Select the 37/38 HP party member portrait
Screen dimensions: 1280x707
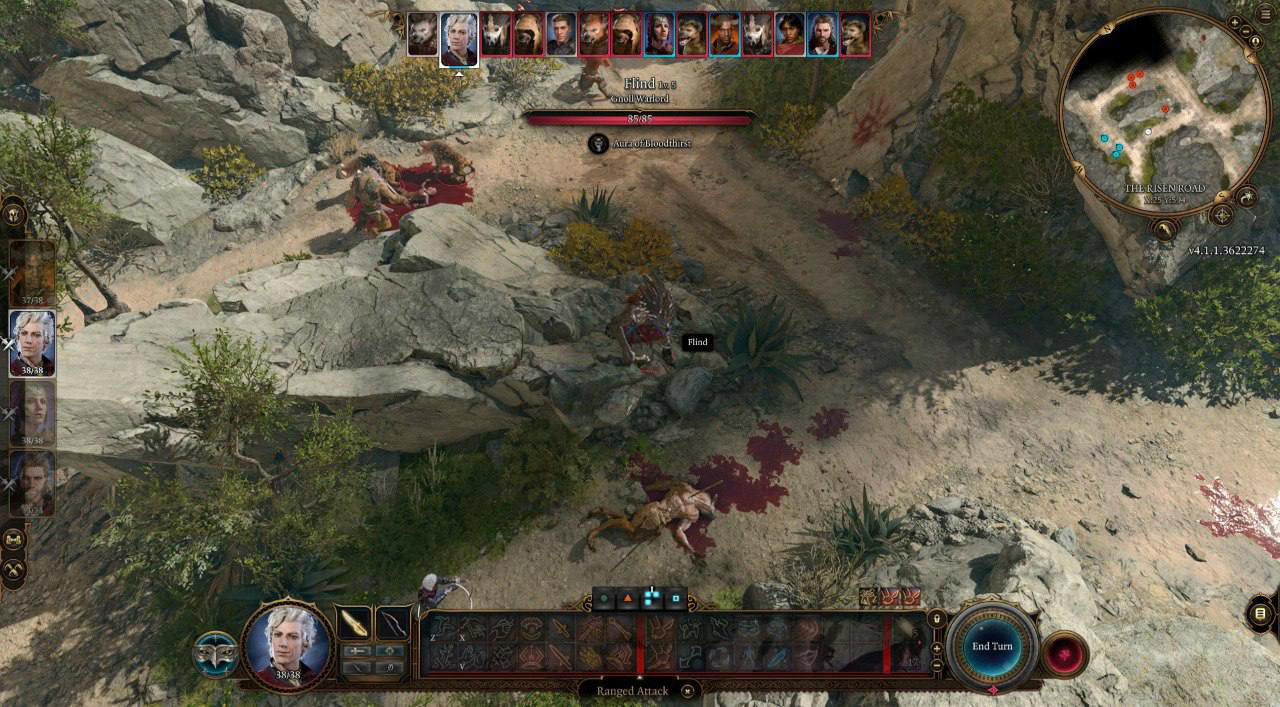tap(32, 273)
